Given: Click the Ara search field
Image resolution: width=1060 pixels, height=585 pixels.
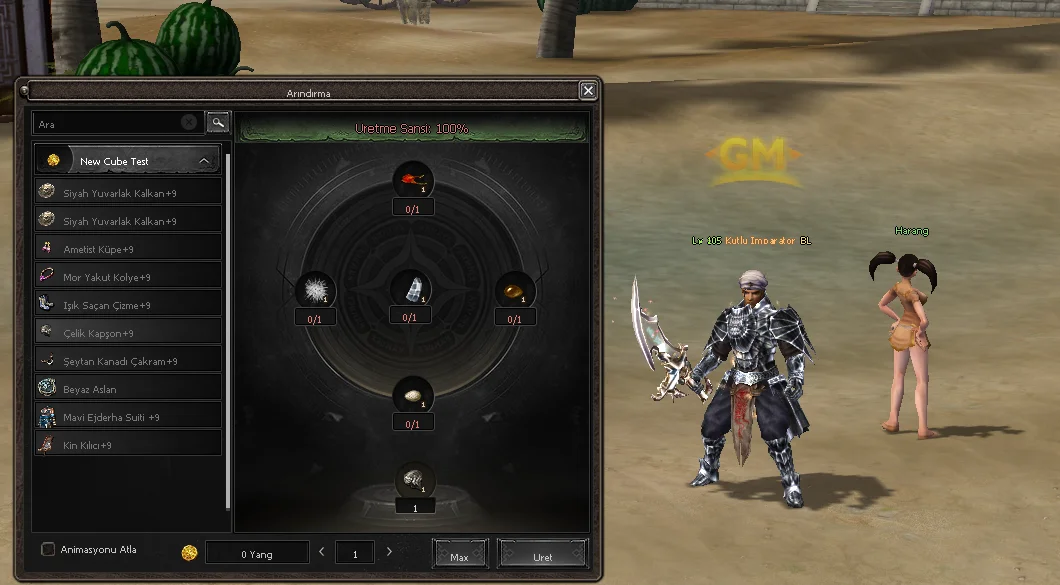Looking at the screenshot, I should coord(110,123).
